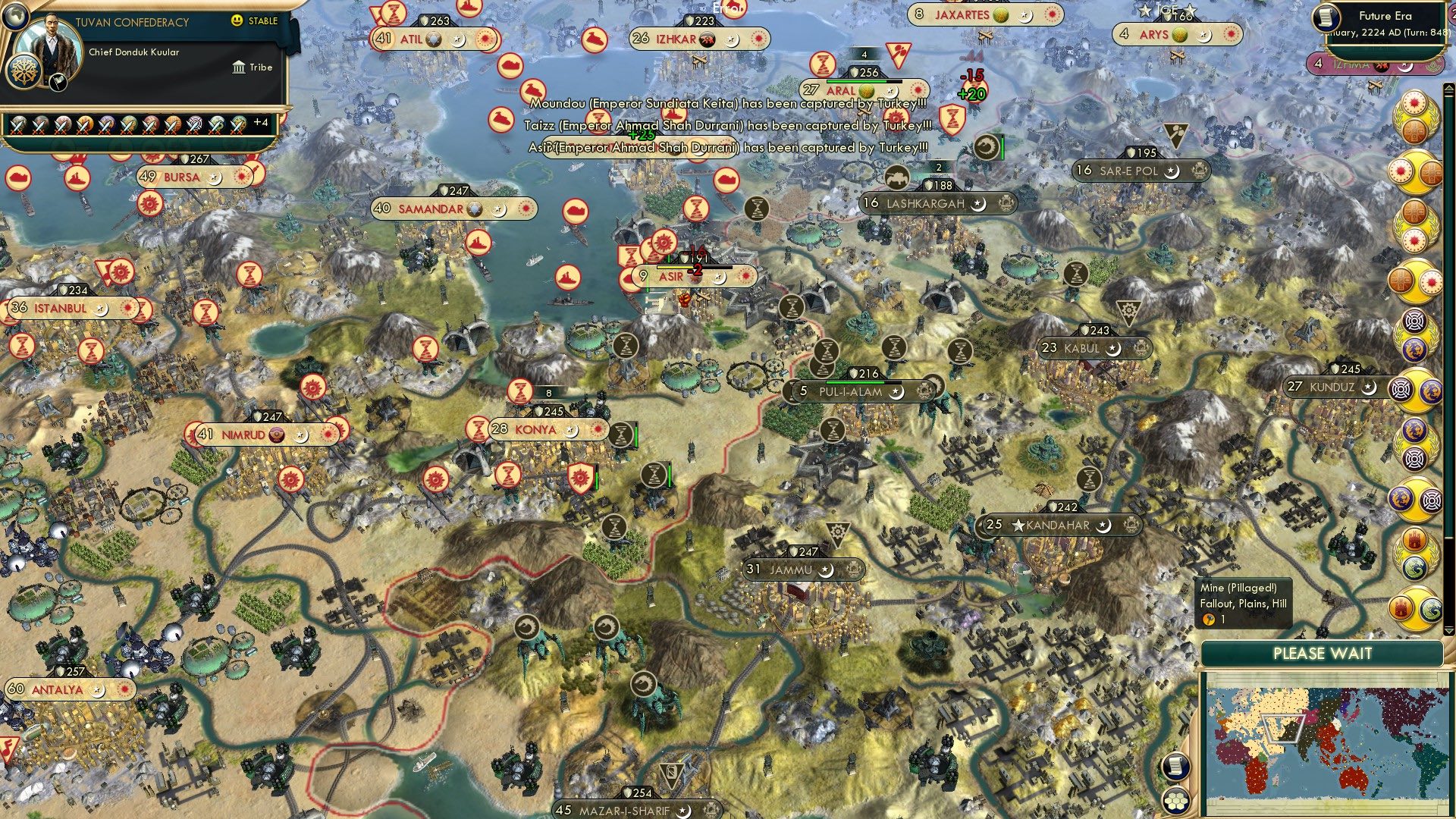Open Kandahar's city banner
This screenshot has height=819, width=1456.
(1058, 524)
